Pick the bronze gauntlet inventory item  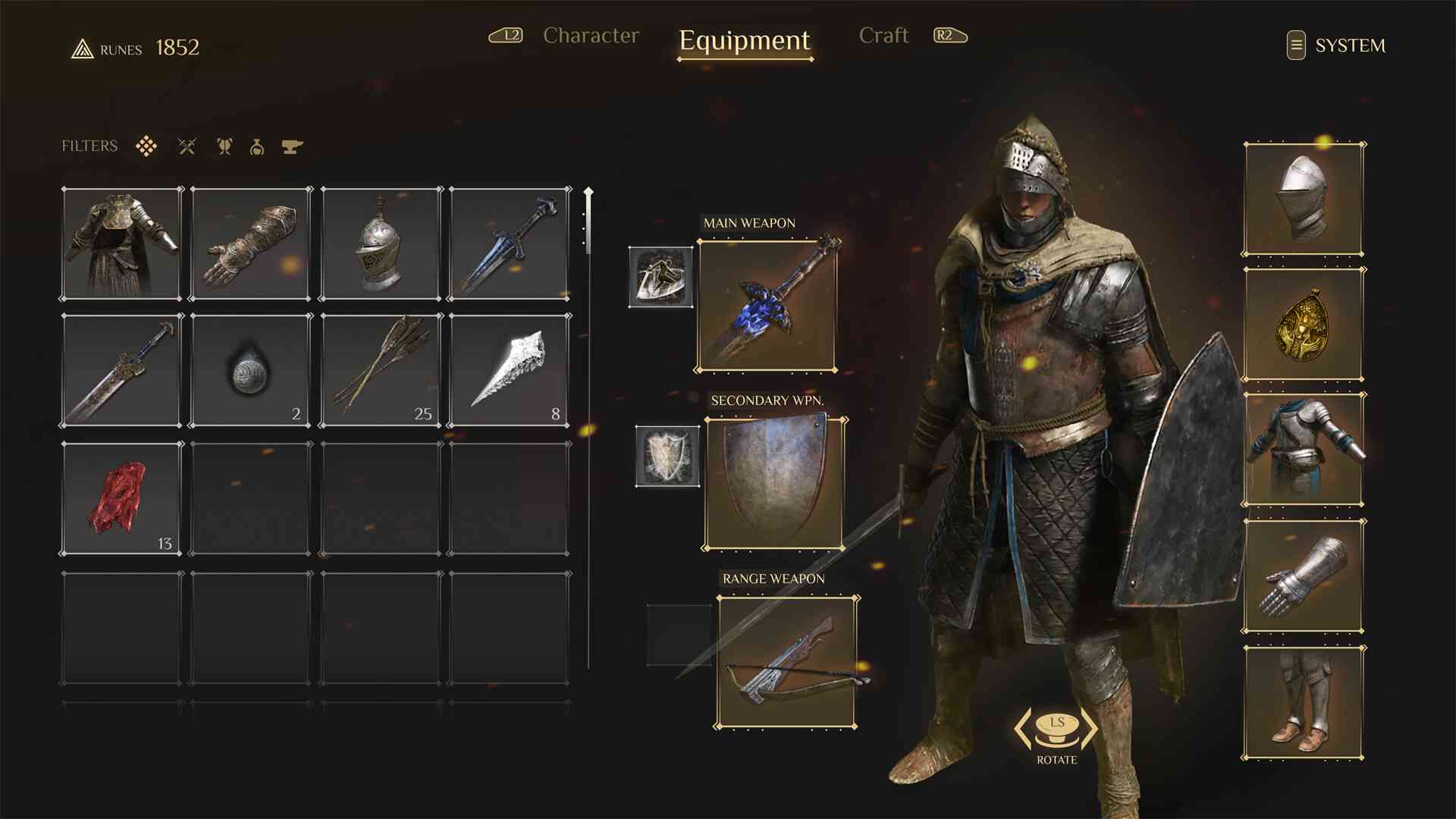click(251, 243)
